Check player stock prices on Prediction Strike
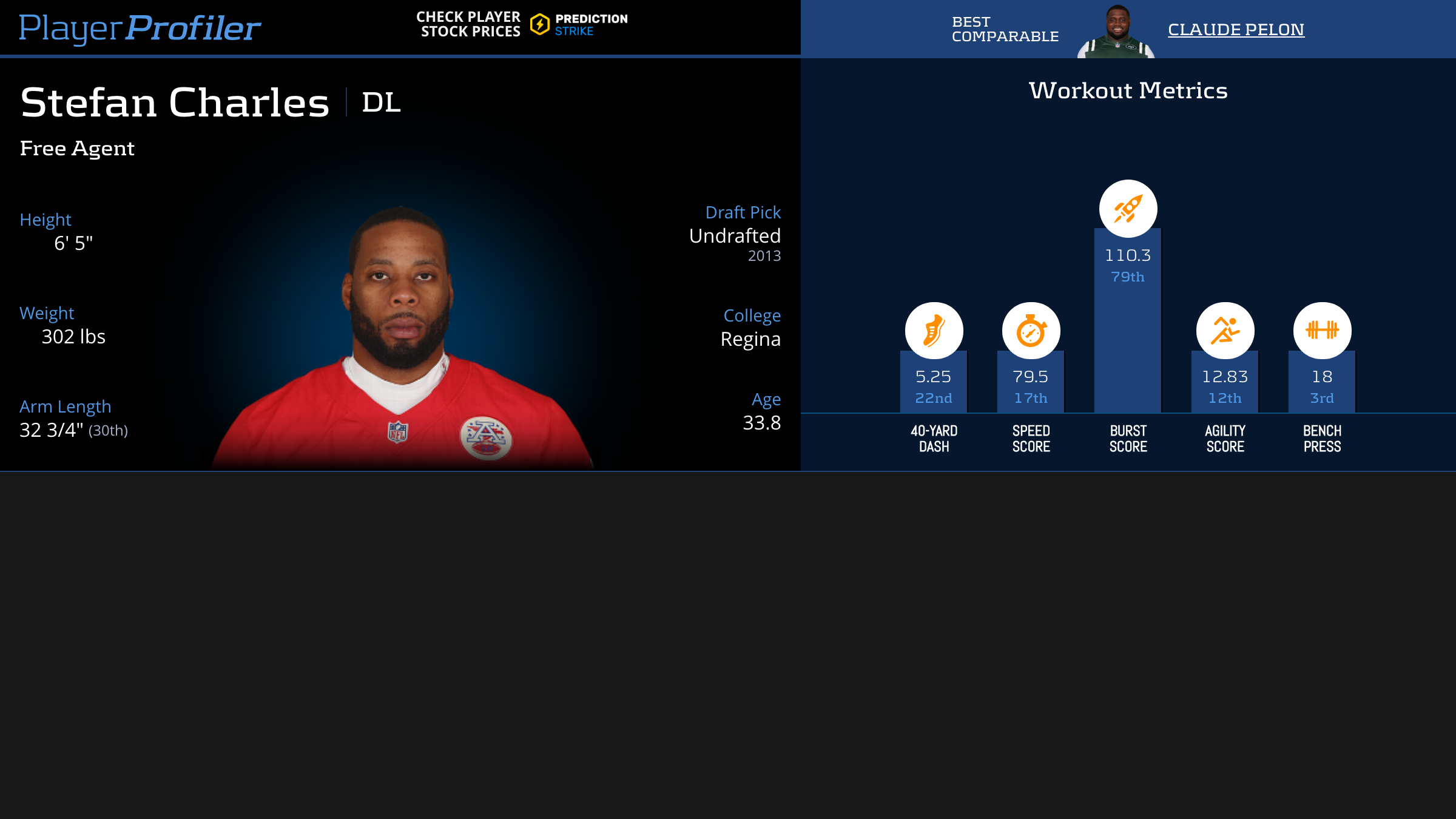The width and height of the screenshot is (1456, 819). 522,24
